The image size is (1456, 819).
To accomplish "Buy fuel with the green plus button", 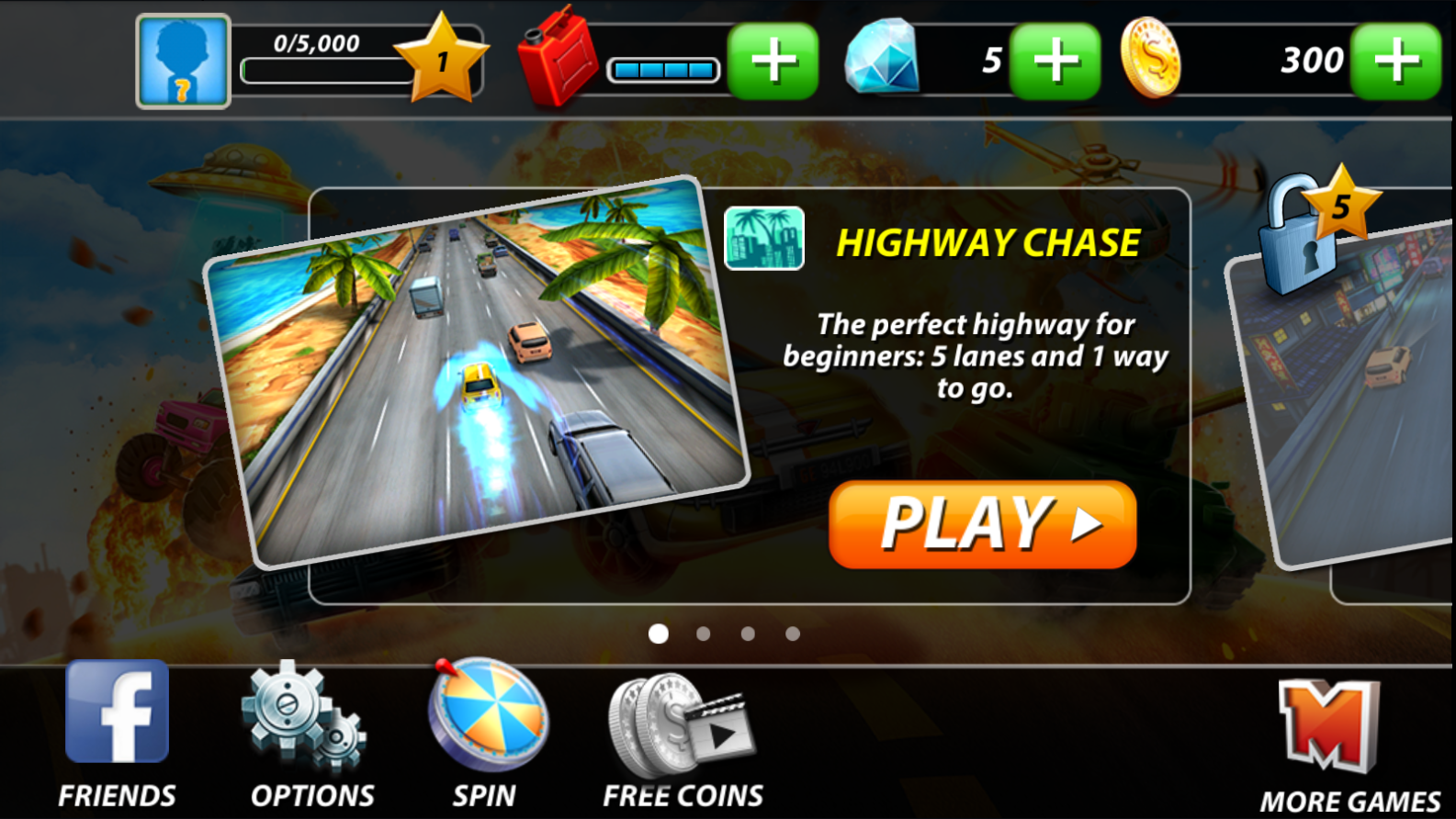I will (x=772, y=60).
